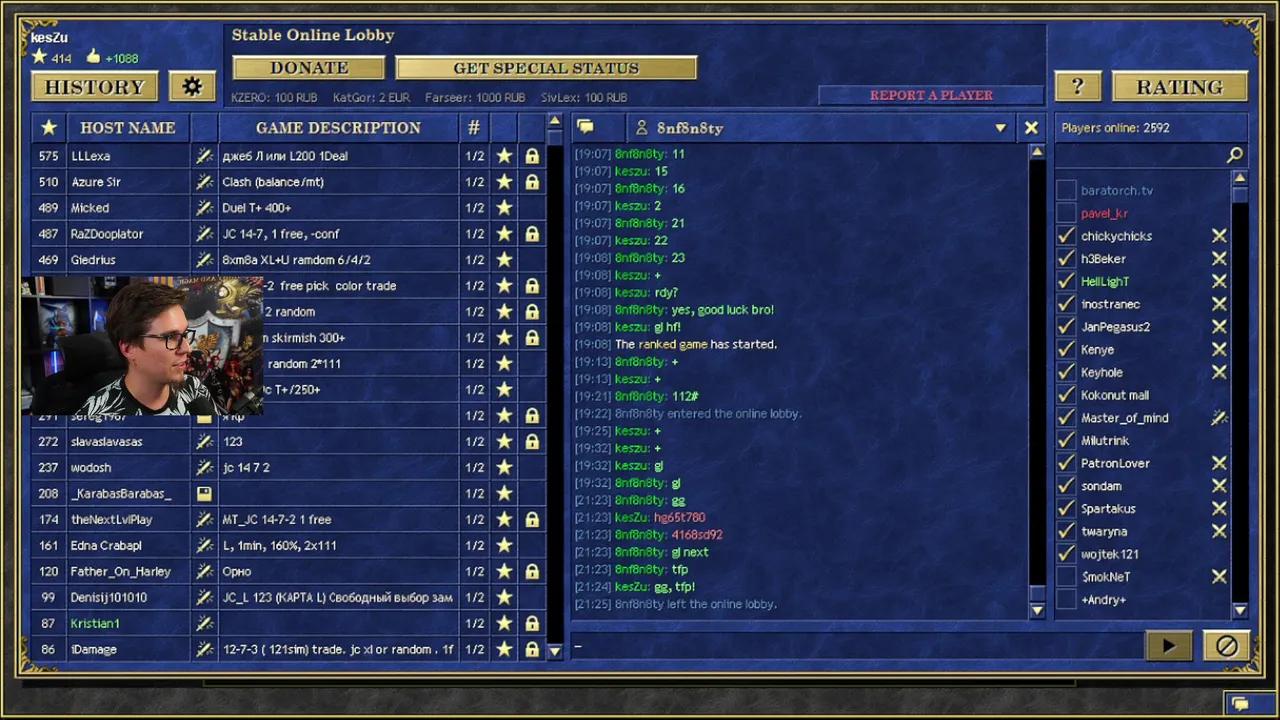Open the question mark help button
This screenshot has height=720, width=1280.
coord(1077,87)
